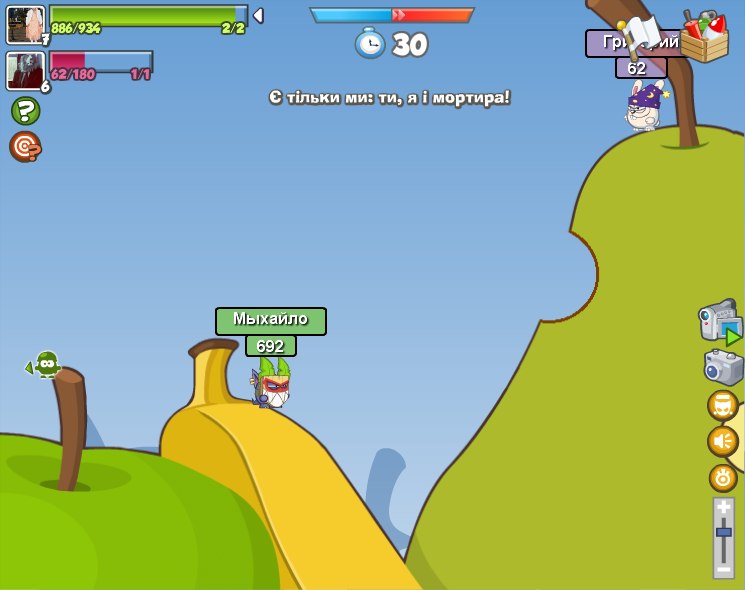
Task: Open the green question mark help
Action: tap(25, 110)
